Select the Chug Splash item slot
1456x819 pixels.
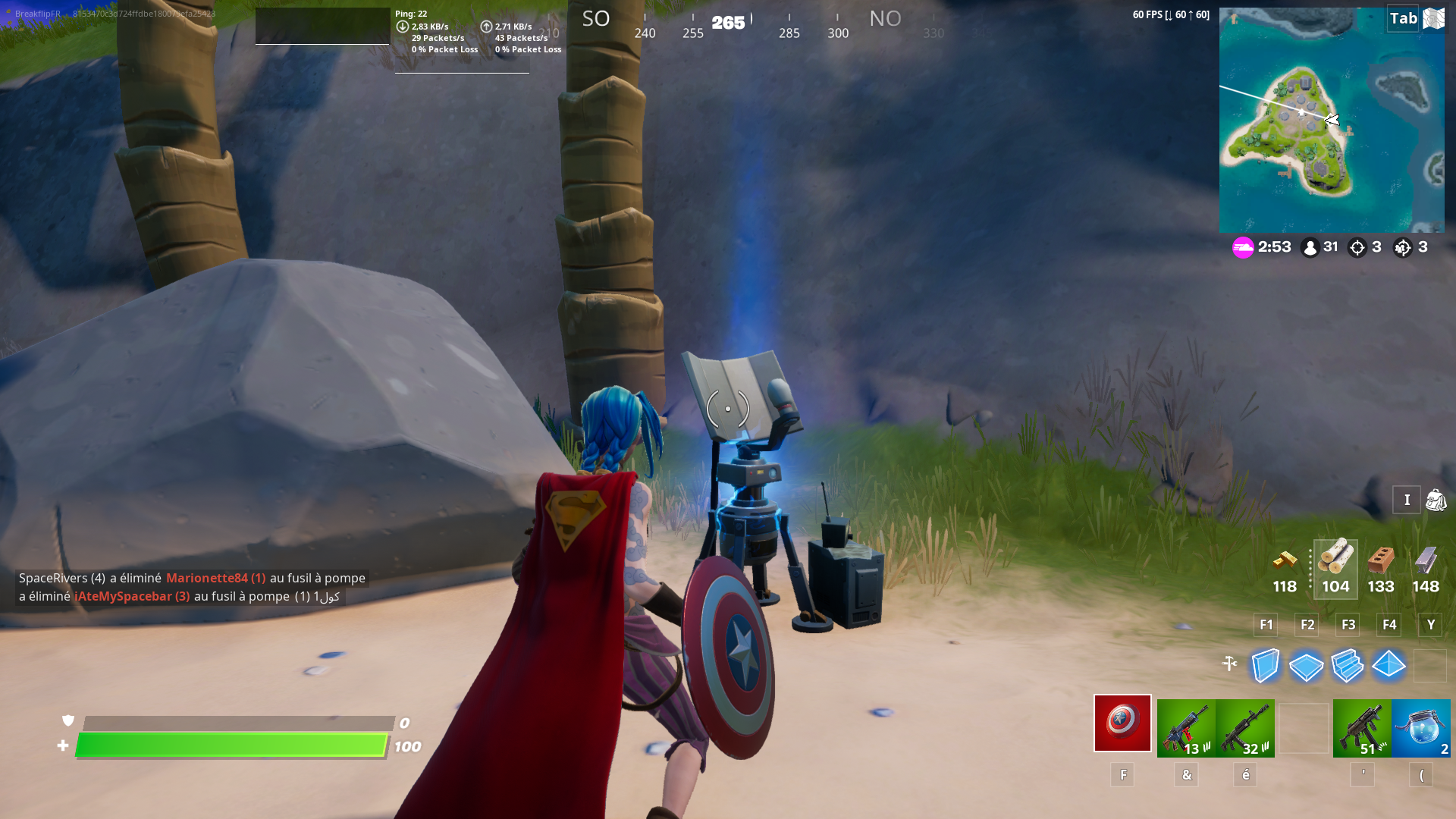click(x=1422, y=725)
